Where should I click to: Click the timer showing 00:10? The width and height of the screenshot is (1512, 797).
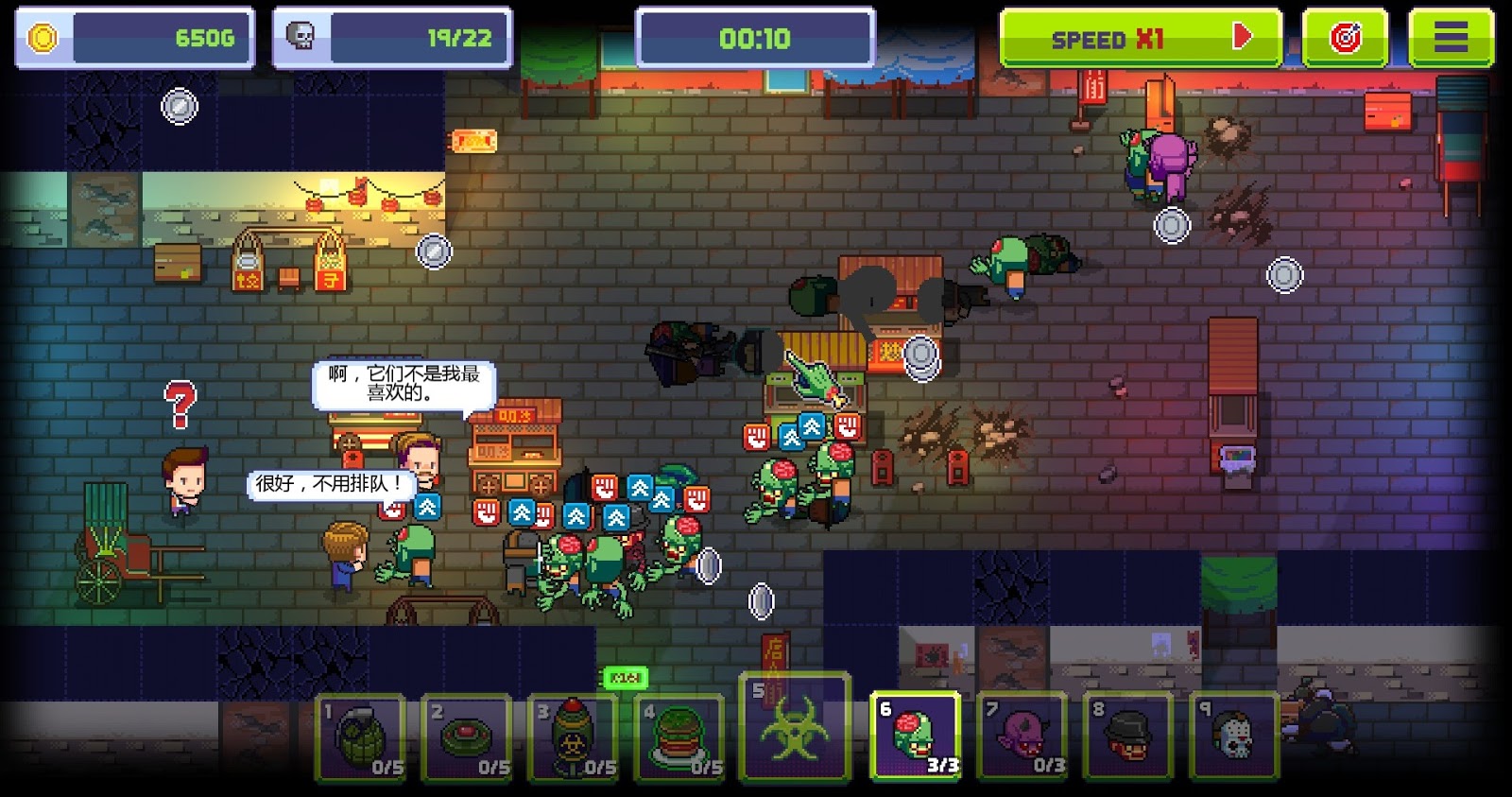click(756, 38)
